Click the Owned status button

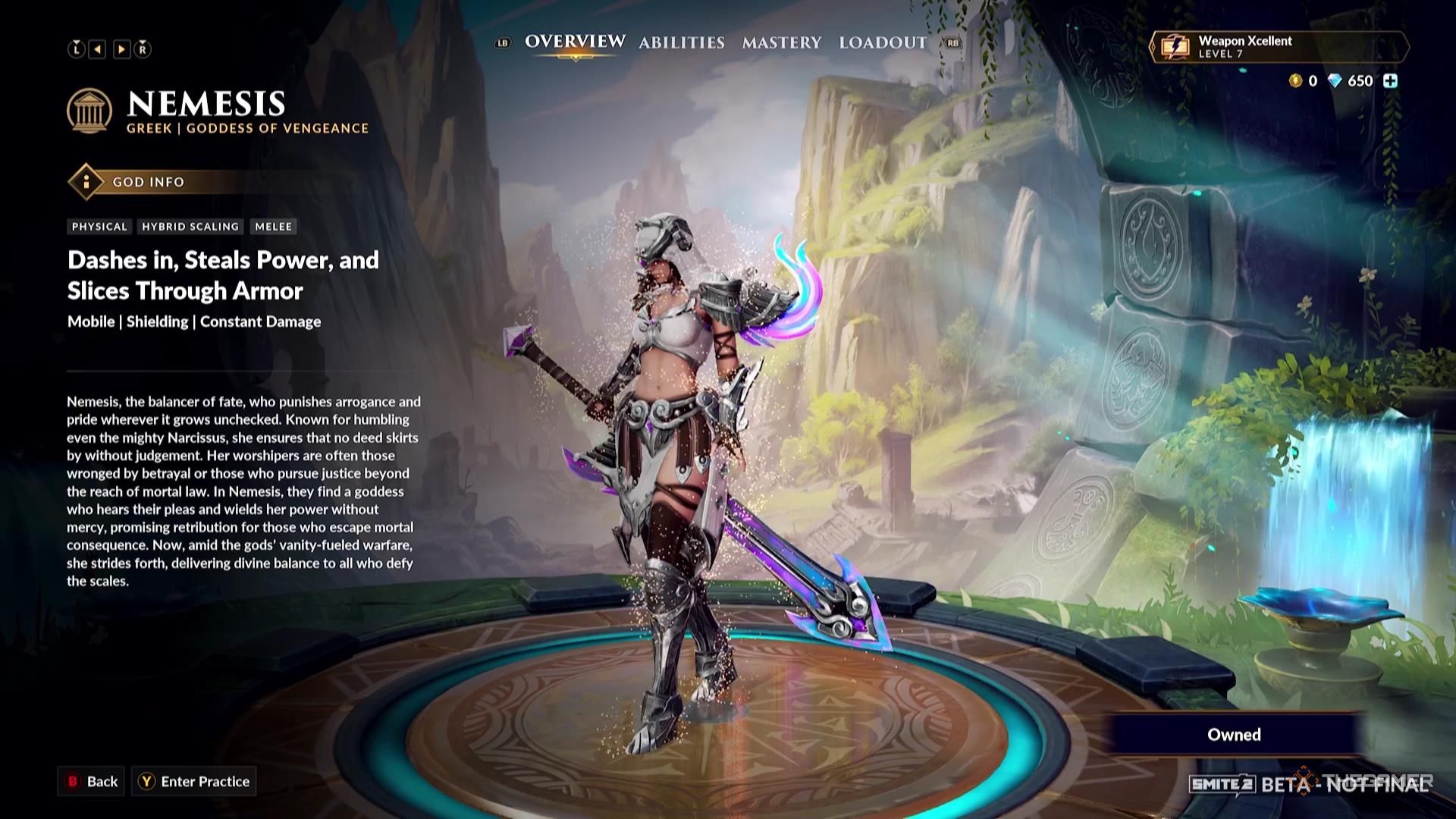pos(1234,734)
